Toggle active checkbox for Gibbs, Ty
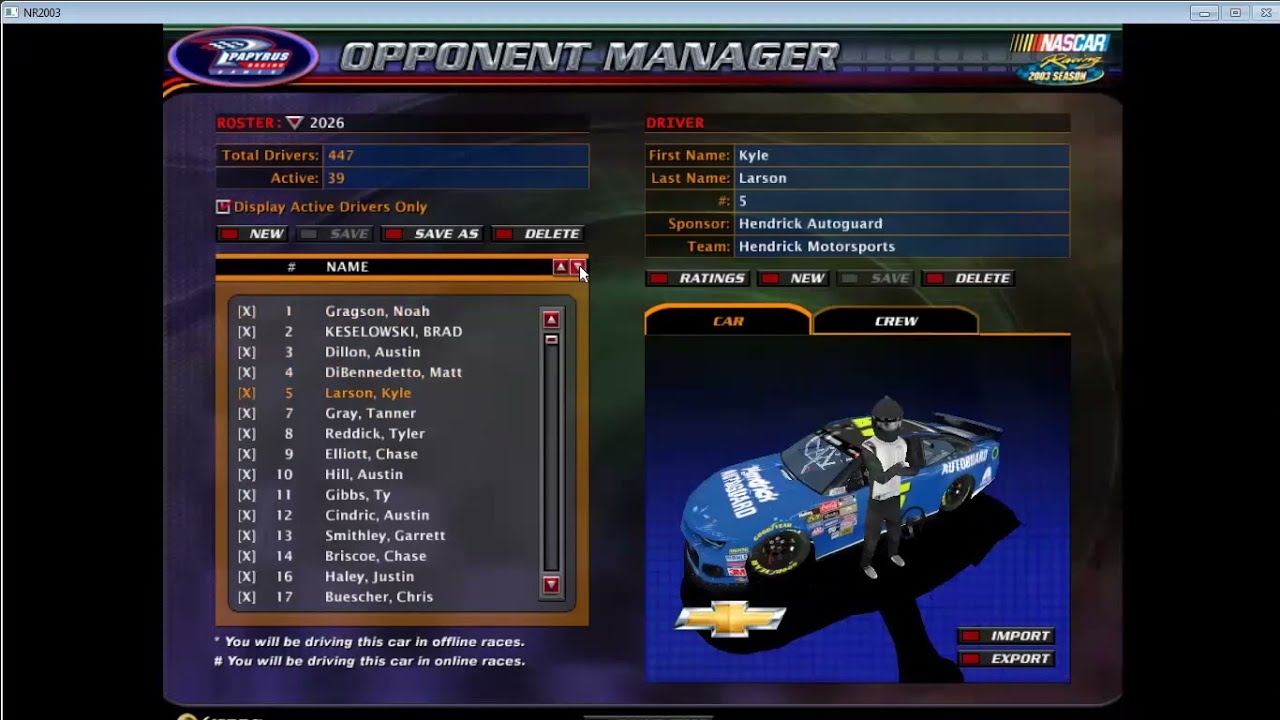The width and height of the screenshot is (1280, 720). tap(247, 495)
